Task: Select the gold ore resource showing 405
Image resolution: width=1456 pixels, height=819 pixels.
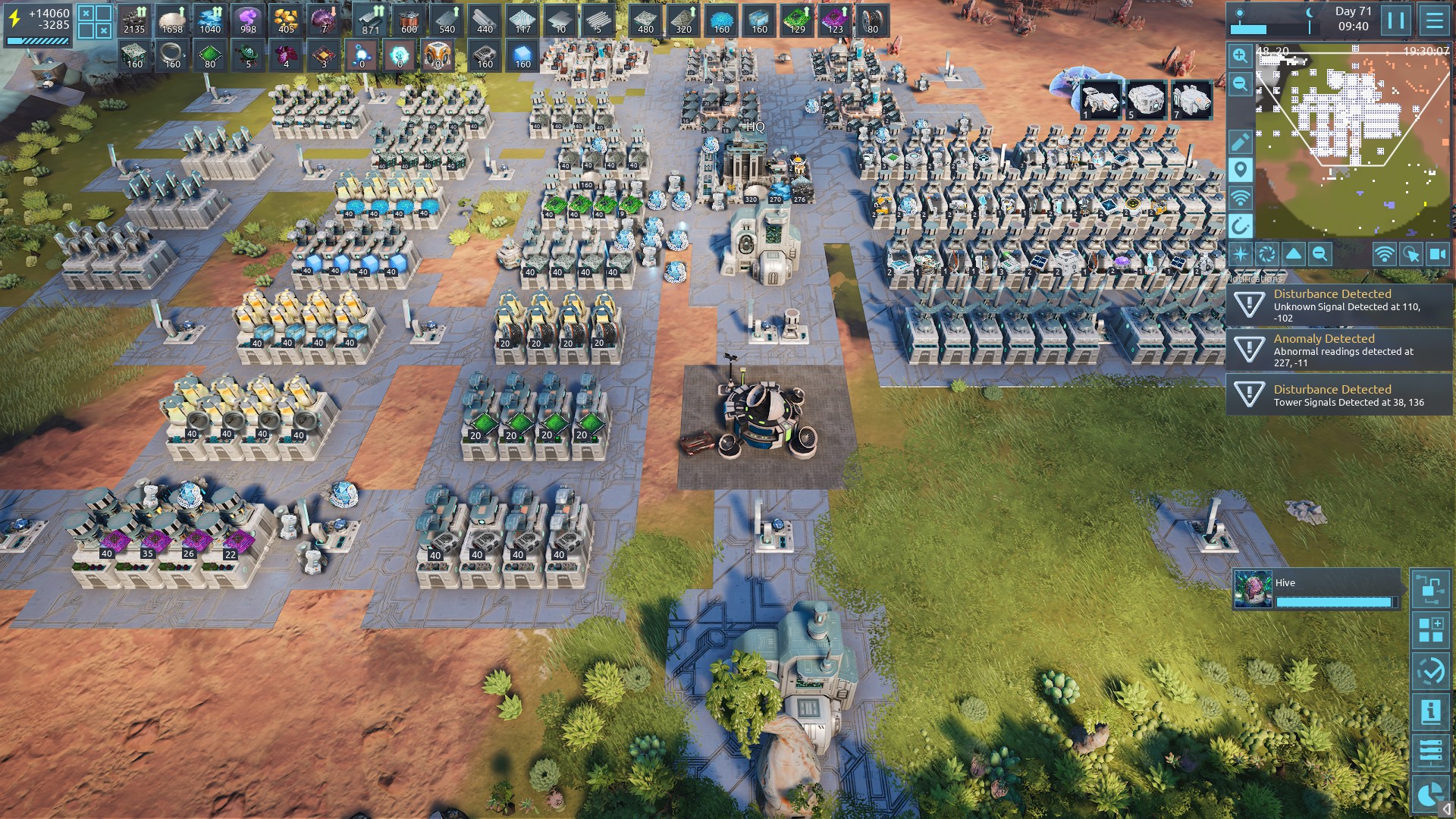Action: [x=286, y=20]
